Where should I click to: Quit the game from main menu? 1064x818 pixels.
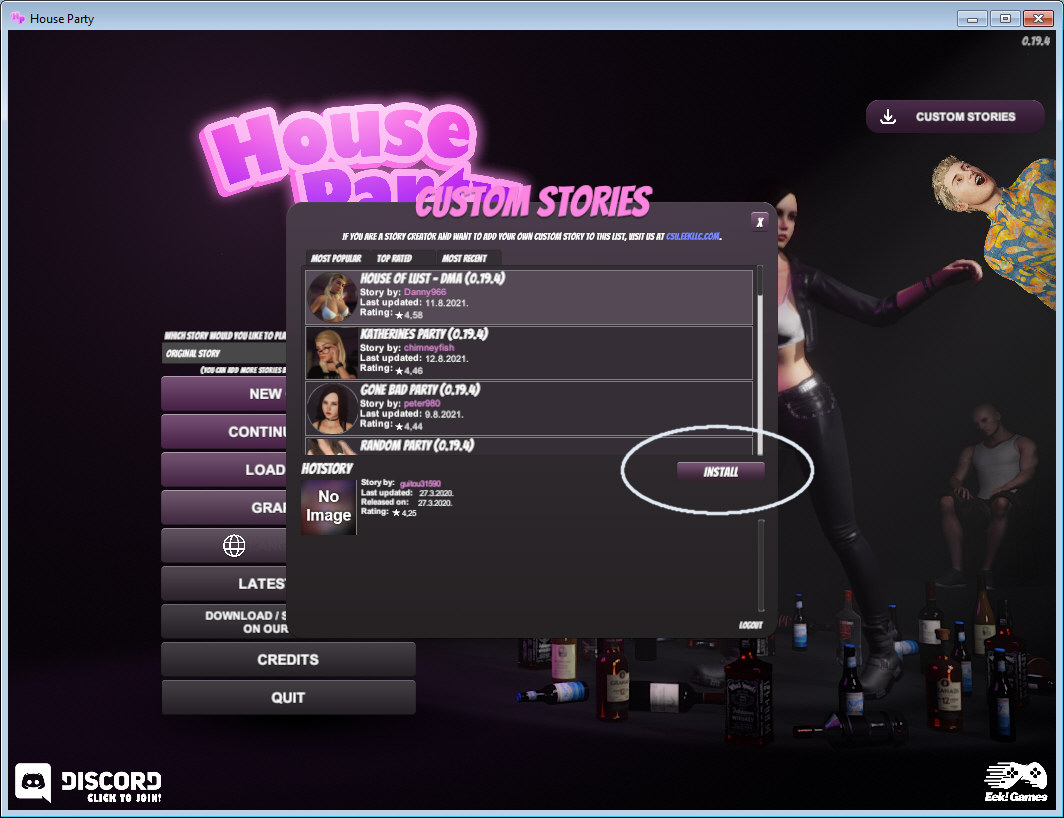pyautogui.click(x=288, y=698)
